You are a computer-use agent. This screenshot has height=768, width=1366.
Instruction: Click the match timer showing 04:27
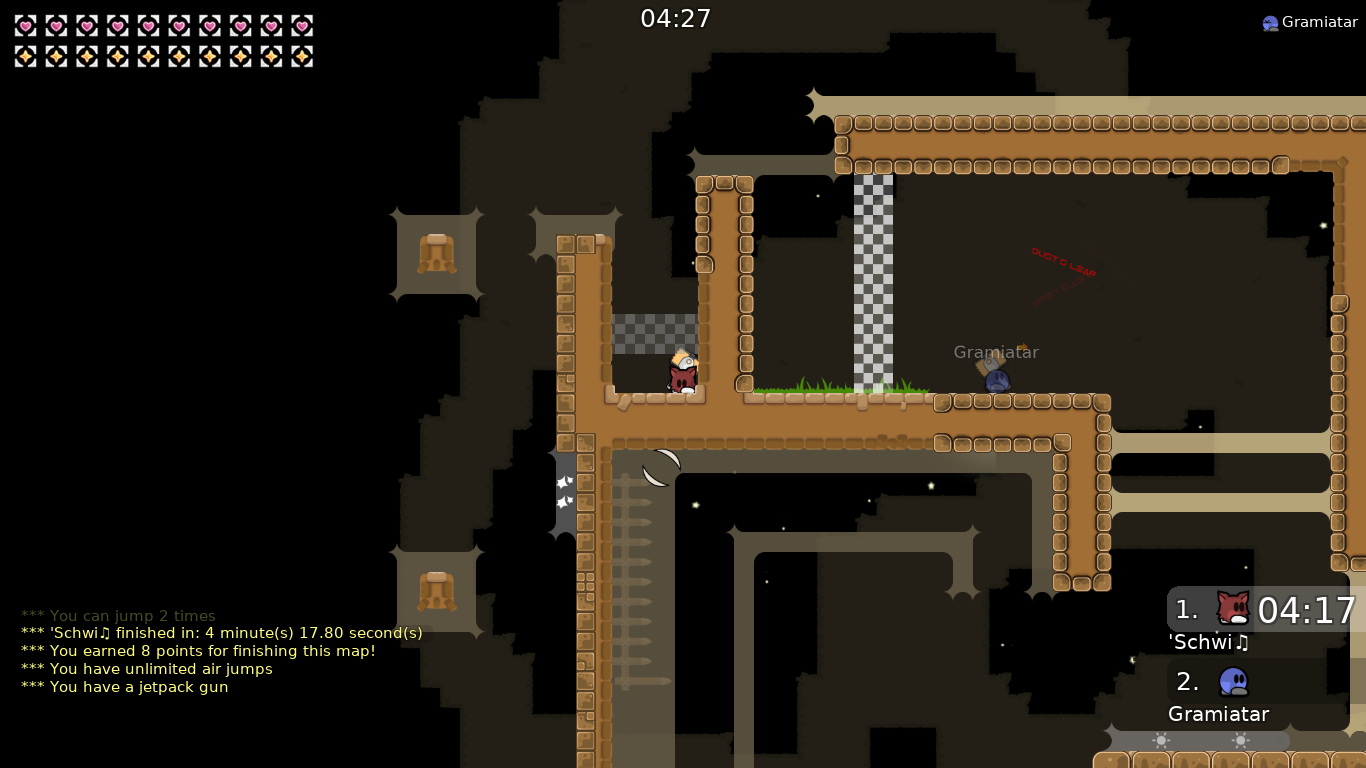(x=677, y=18)
